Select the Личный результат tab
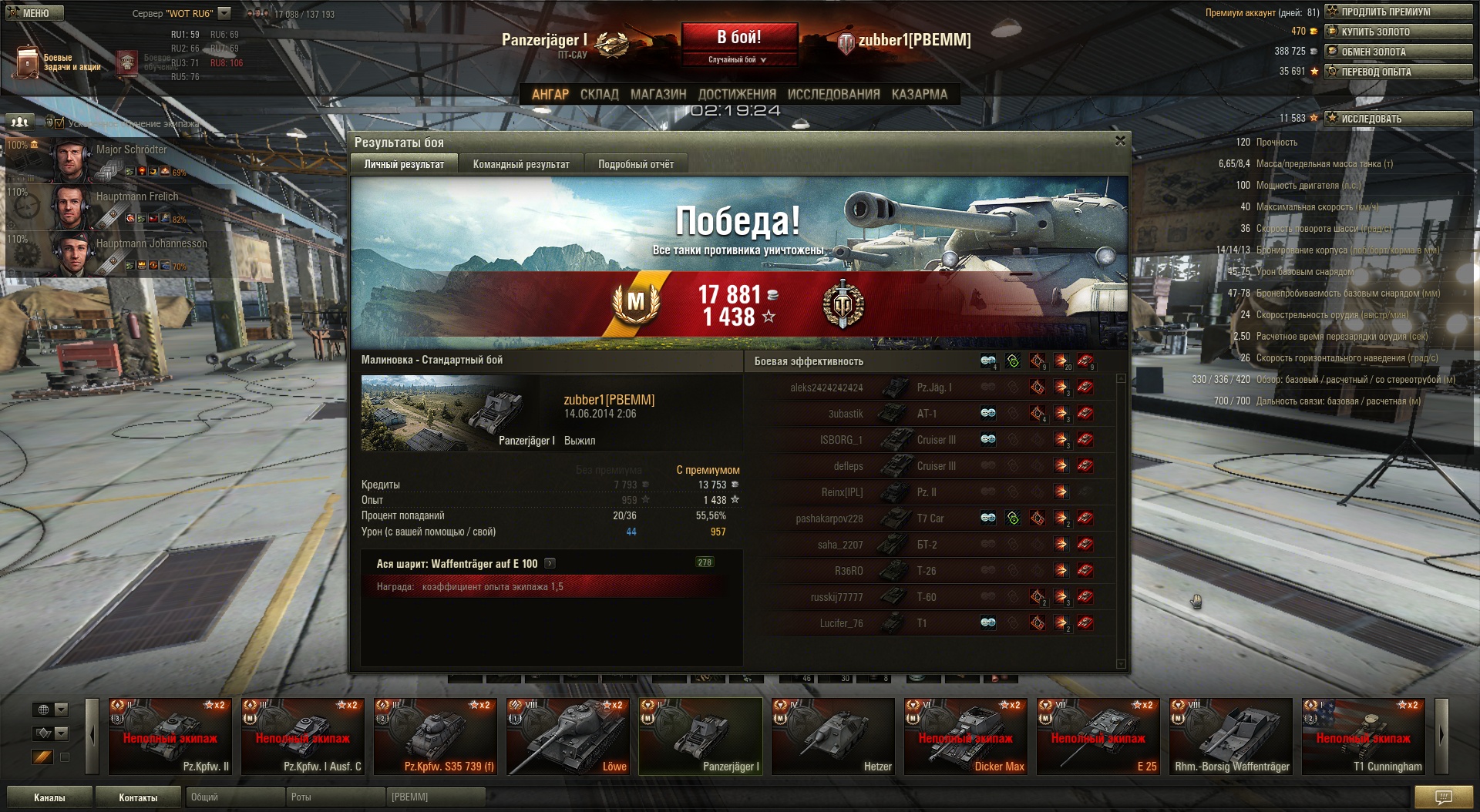 coord(404,164)
